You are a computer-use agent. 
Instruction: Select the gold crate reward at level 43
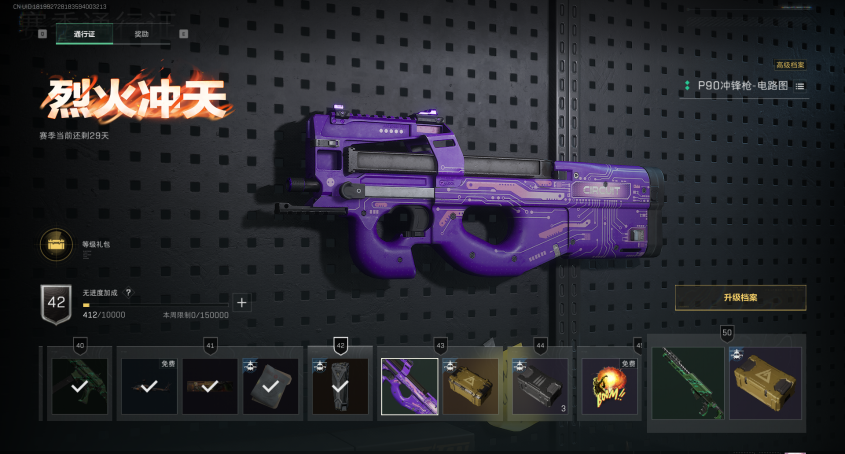[x=470, y=386]
